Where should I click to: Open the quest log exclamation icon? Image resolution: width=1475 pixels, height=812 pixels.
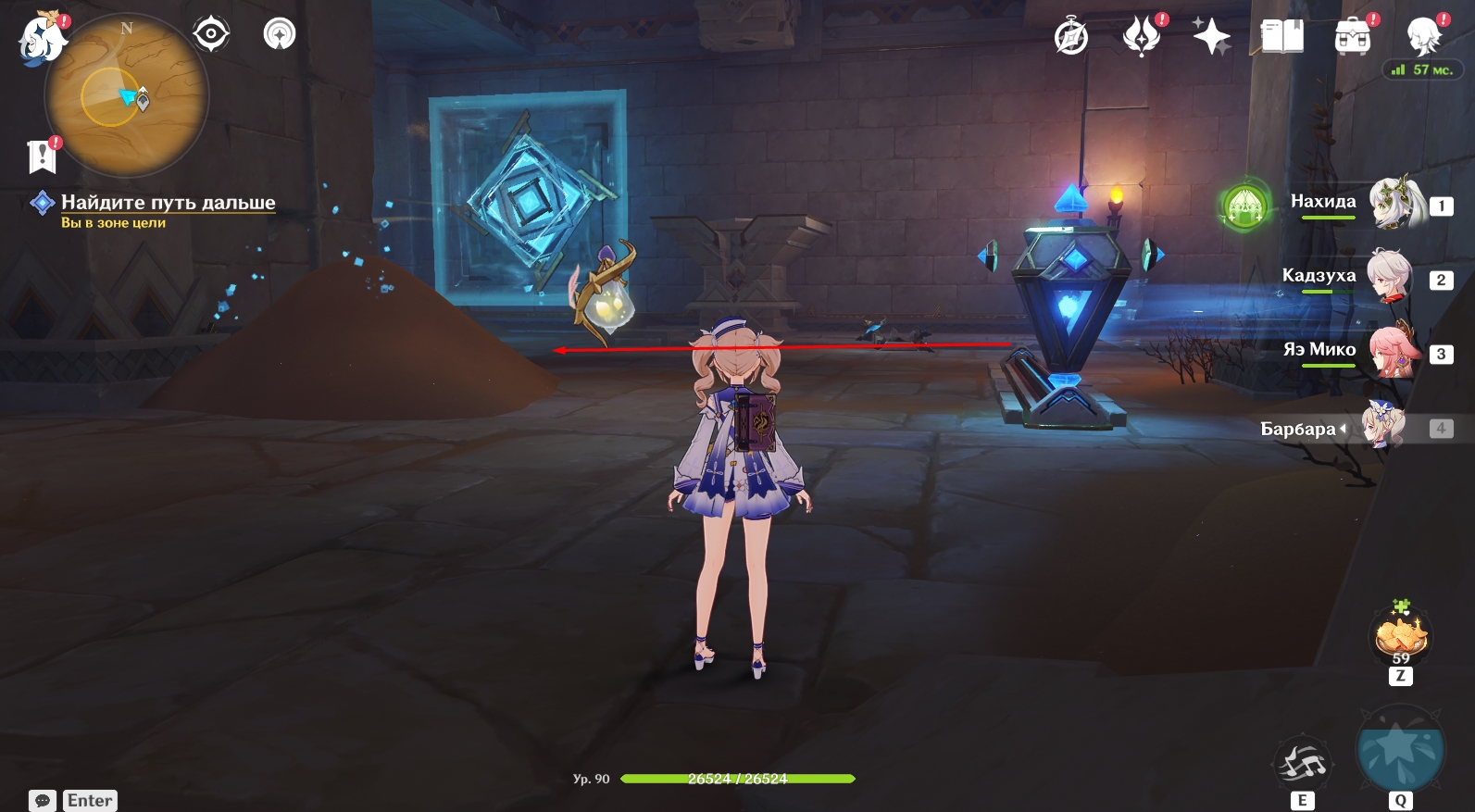[x=43, y=156]
